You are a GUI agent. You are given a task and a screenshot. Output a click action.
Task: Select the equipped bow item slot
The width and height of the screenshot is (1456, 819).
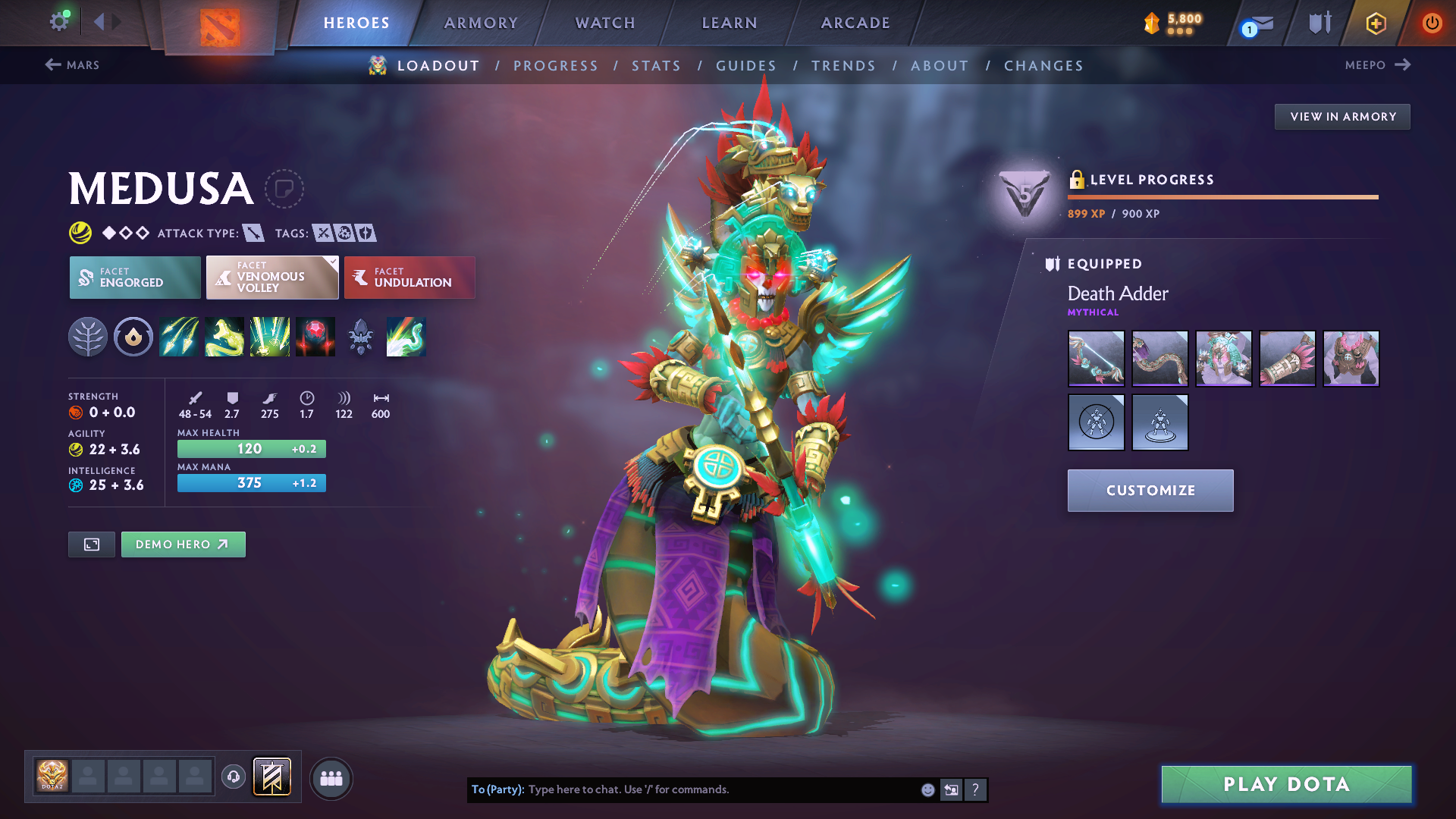point(1096,359)
